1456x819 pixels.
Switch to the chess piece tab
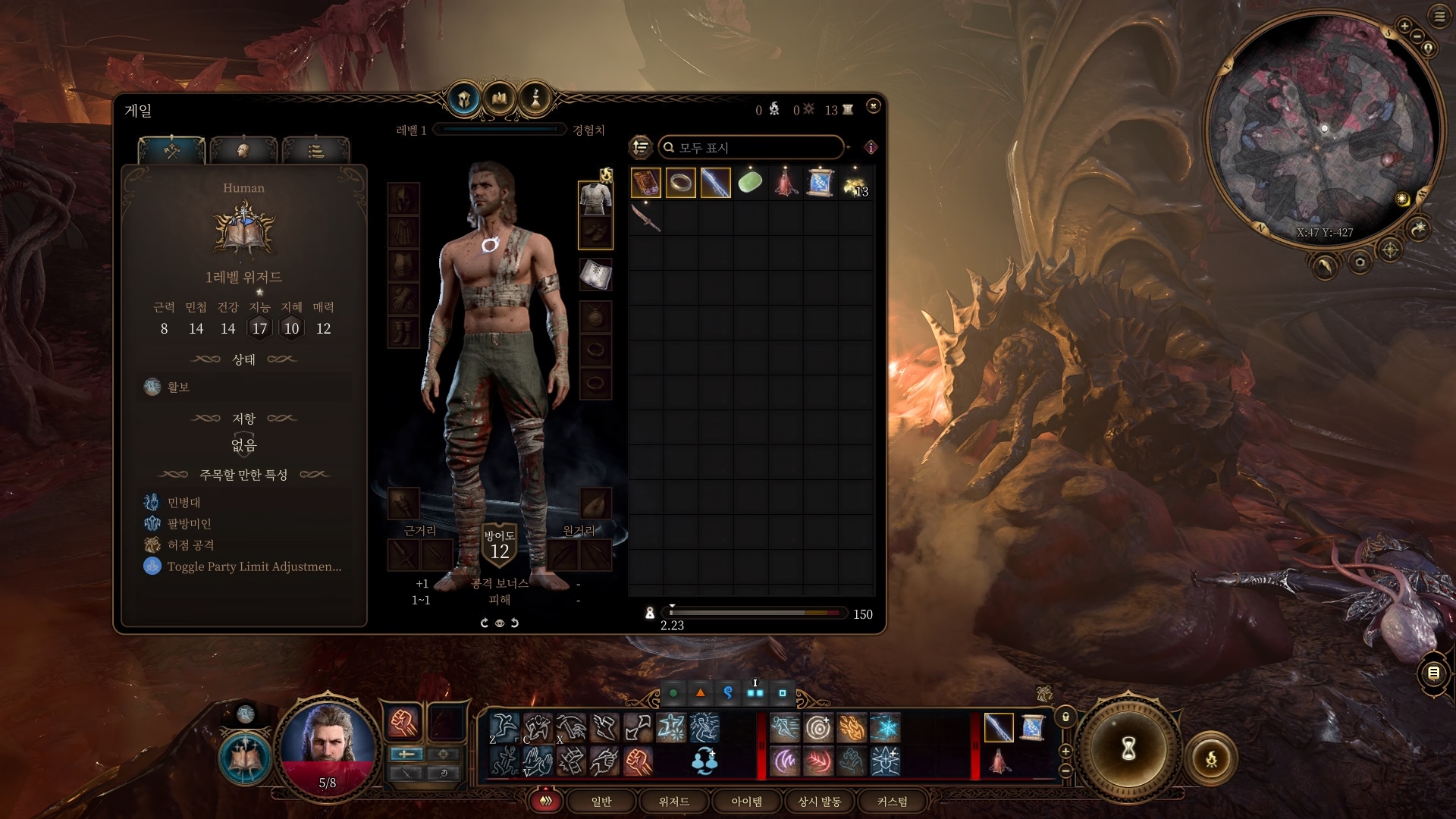pos(535,99)
